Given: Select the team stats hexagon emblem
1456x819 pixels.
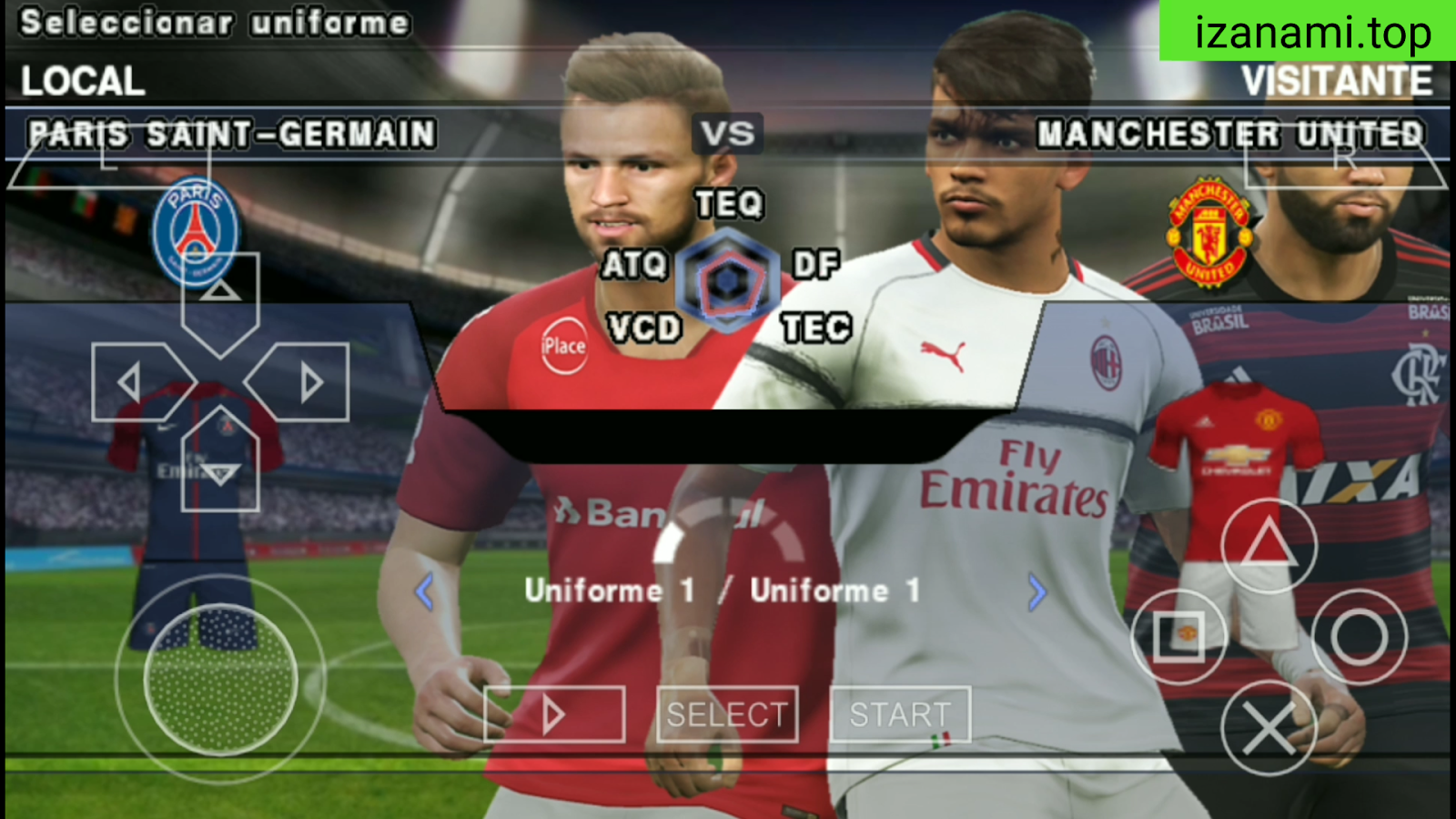Looking at the screenshot, I should 728,278.
